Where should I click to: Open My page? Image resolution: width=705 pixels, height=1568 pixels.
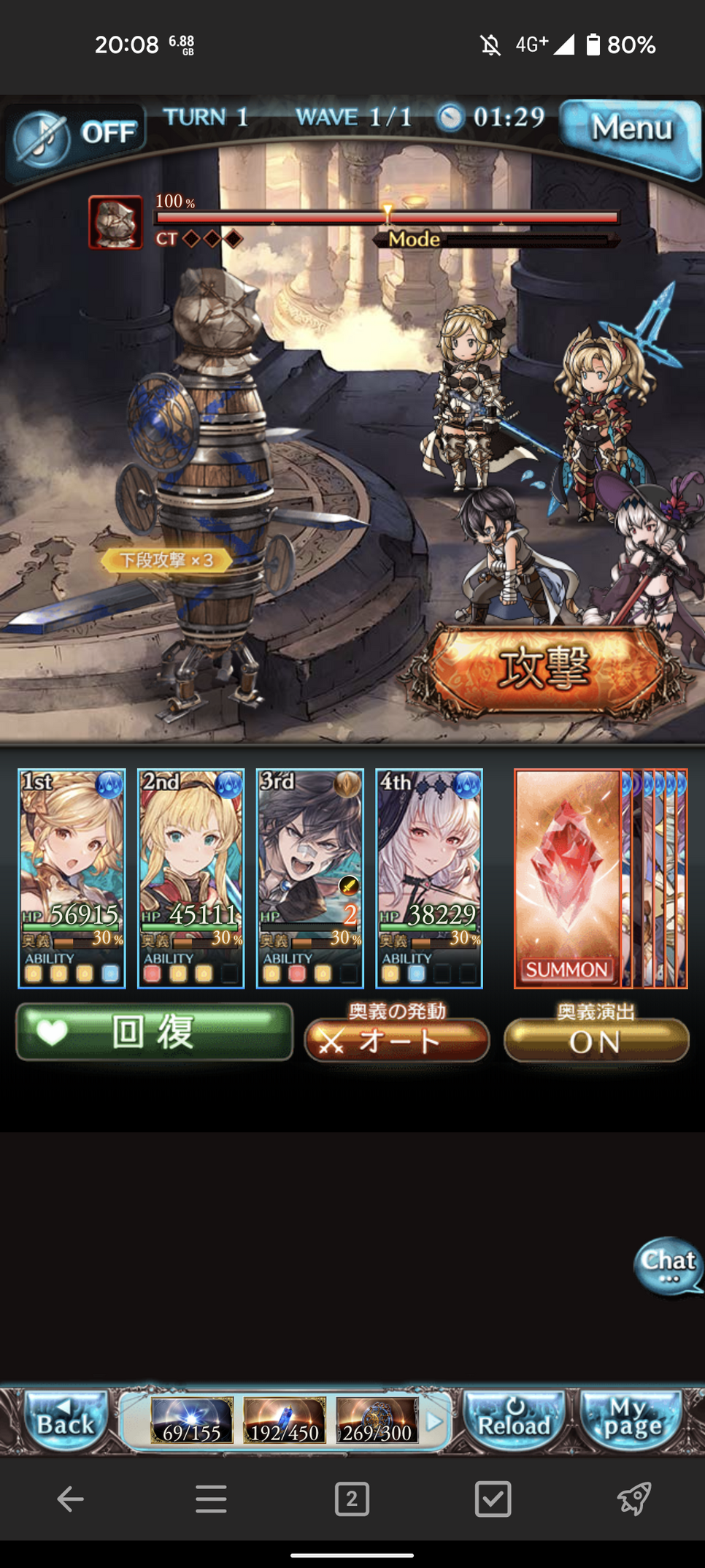631,1420
